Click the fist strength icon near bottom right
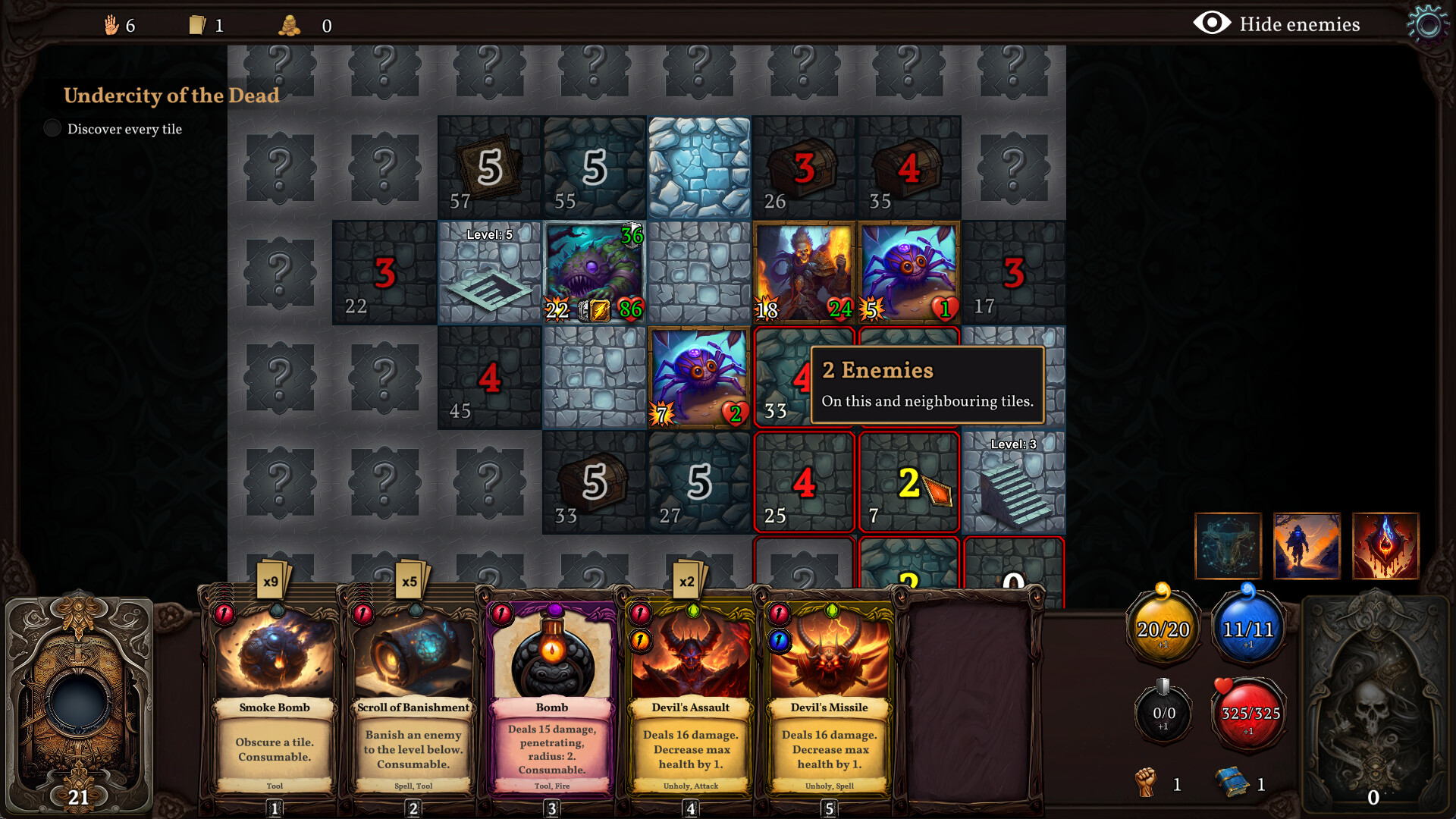 pyautogui.click(x=1146, y=782)
